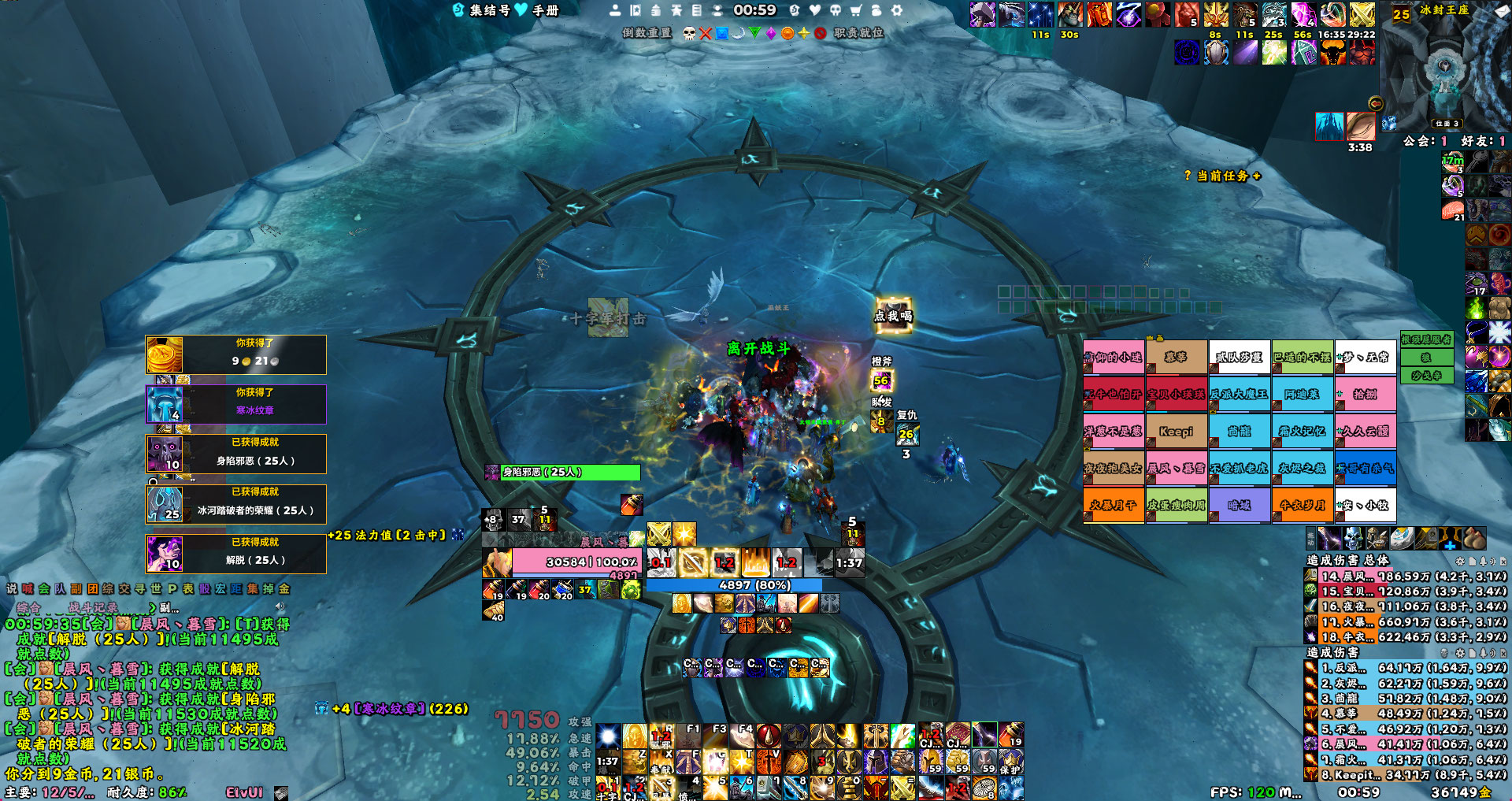Click the 点我喝 potion button

click(x=893, y=315)
